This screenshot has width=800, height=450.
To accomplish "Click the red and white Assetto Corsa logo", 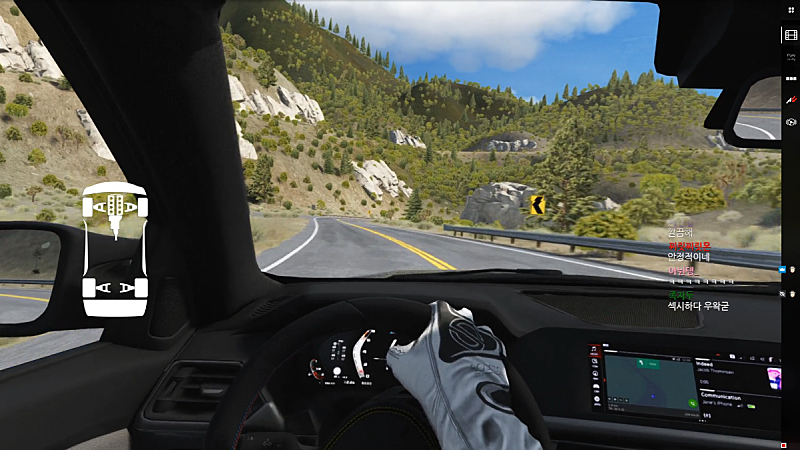I will (791, 100).
